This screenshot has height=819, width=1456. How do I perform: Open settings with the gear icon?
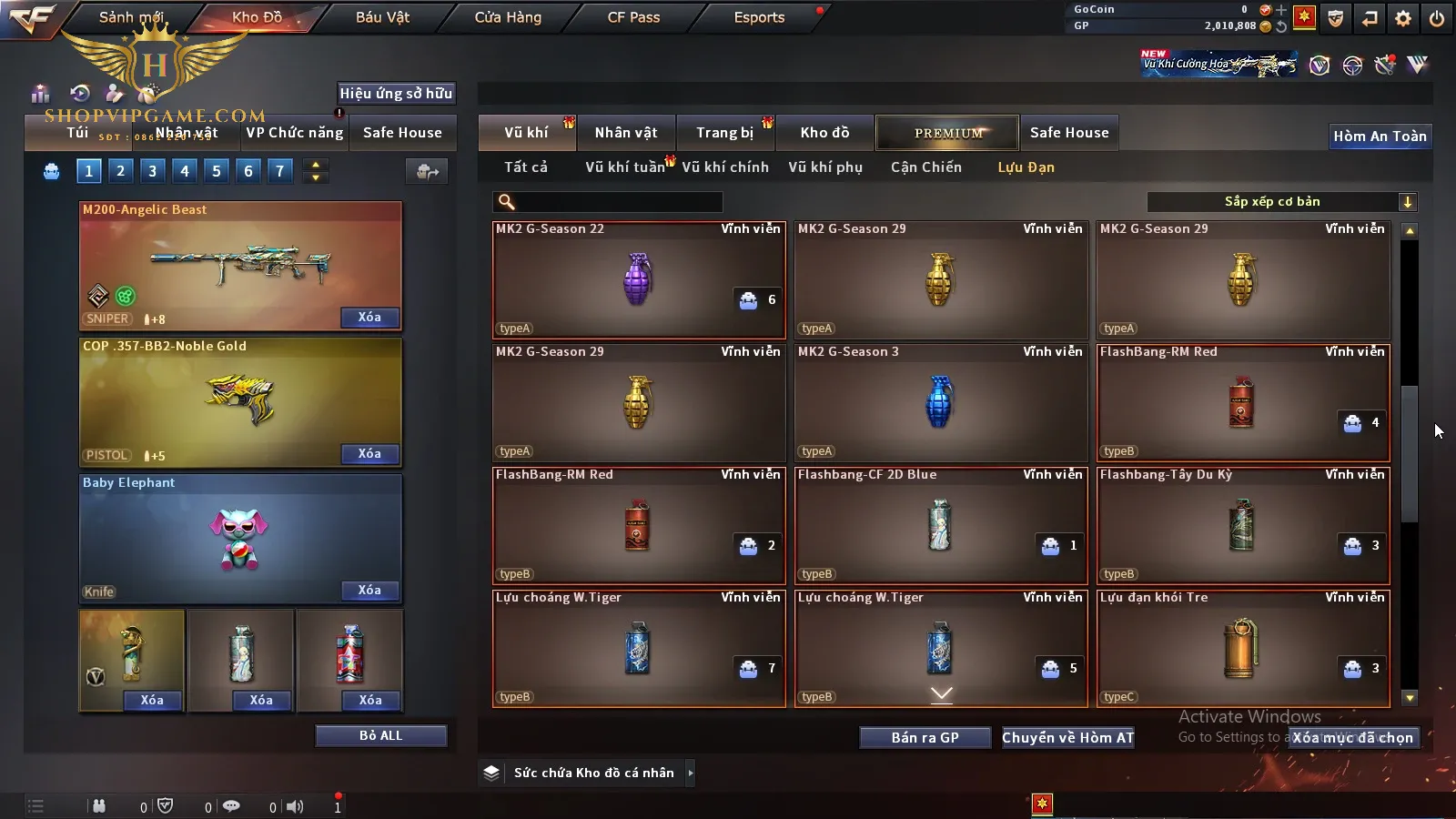[x=1403, y=18]
